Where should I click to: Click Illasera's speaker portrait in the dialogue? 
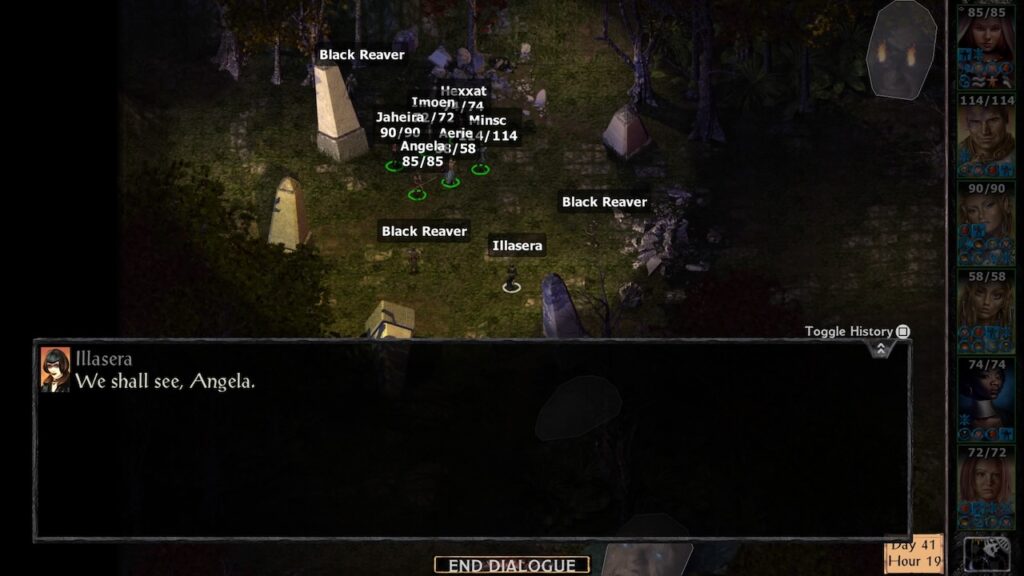tap(55, 368)
